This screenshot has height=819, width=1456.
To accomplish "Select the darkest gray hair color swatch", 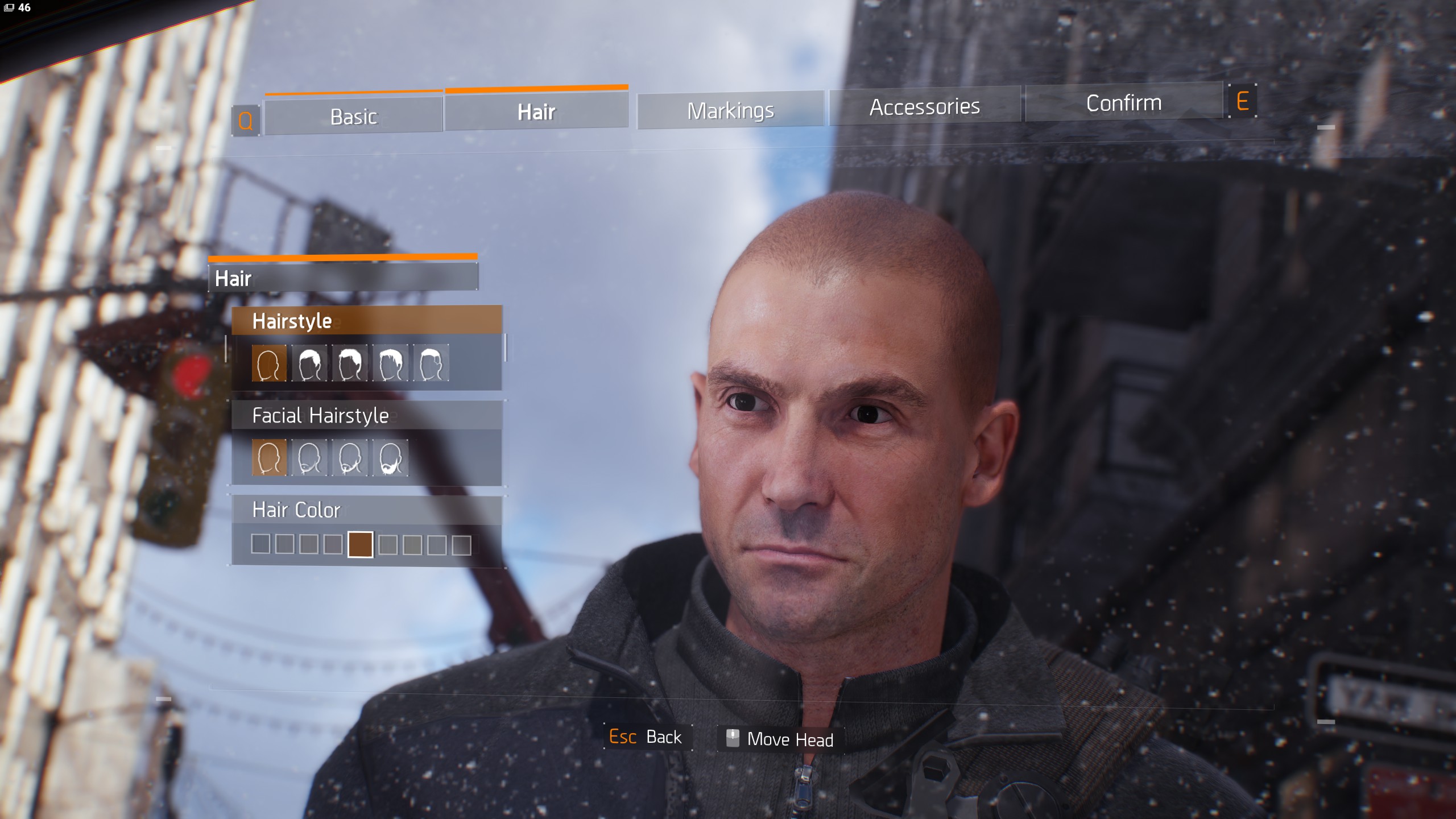I will point(260,544).
